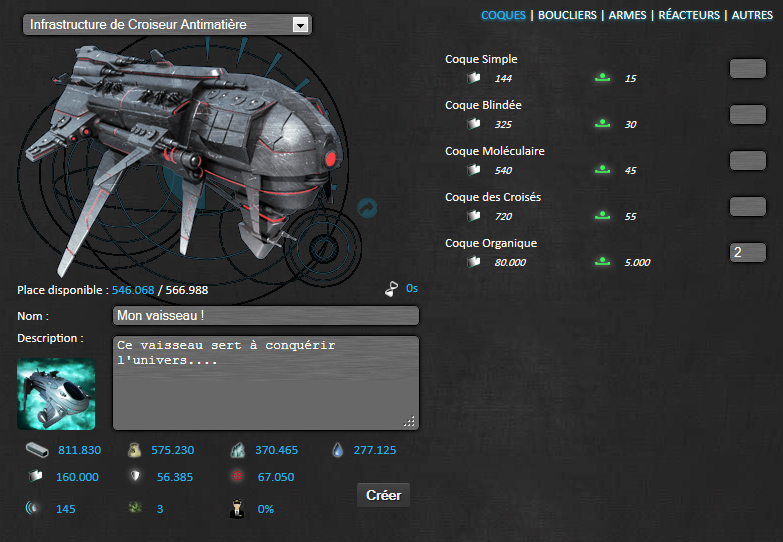Viewport: 783px width, 542px height.
Task: Click the ship name field
Action: pos(265,316)
